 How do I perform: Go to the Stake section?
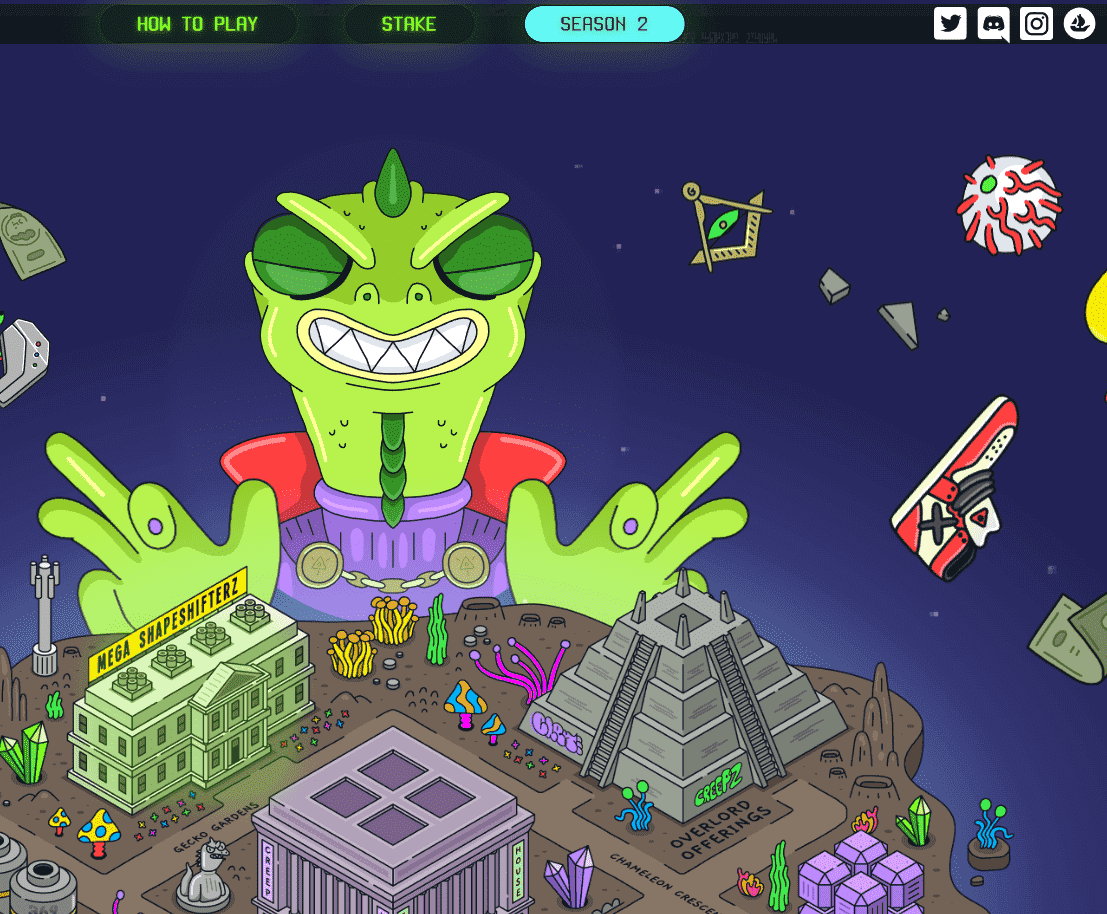(408, 24)
